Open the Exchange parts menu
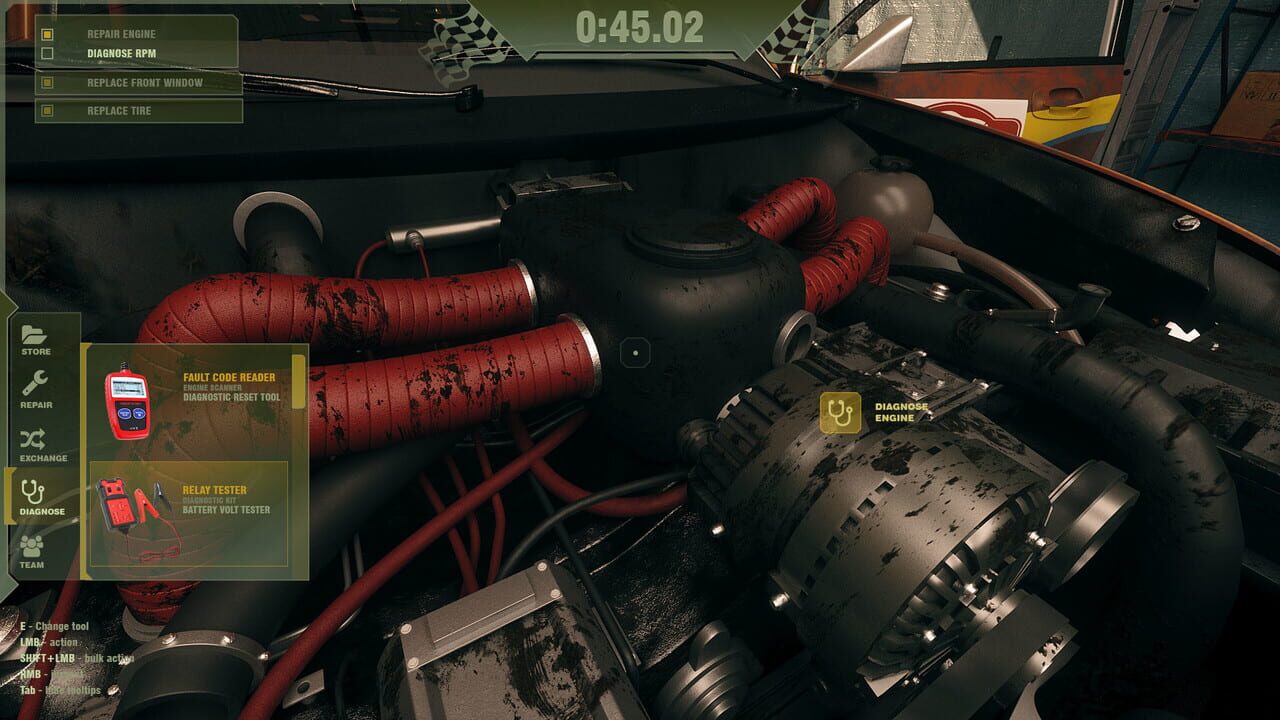1280x720 pixels. pos(34,445)
